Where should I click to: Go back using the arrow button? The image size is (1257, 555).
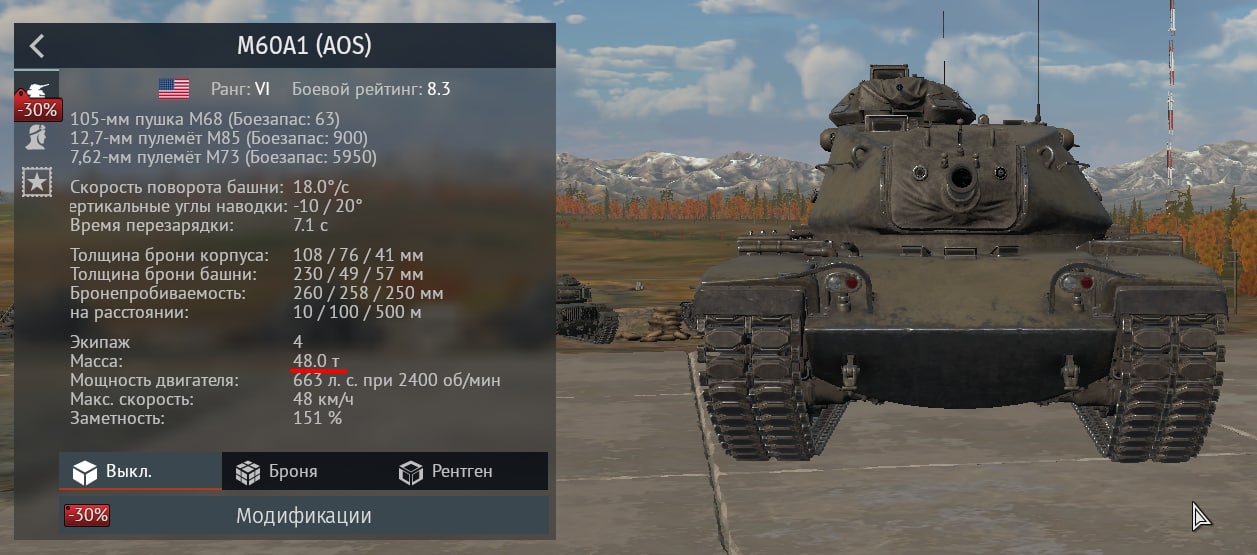point(36,46)
